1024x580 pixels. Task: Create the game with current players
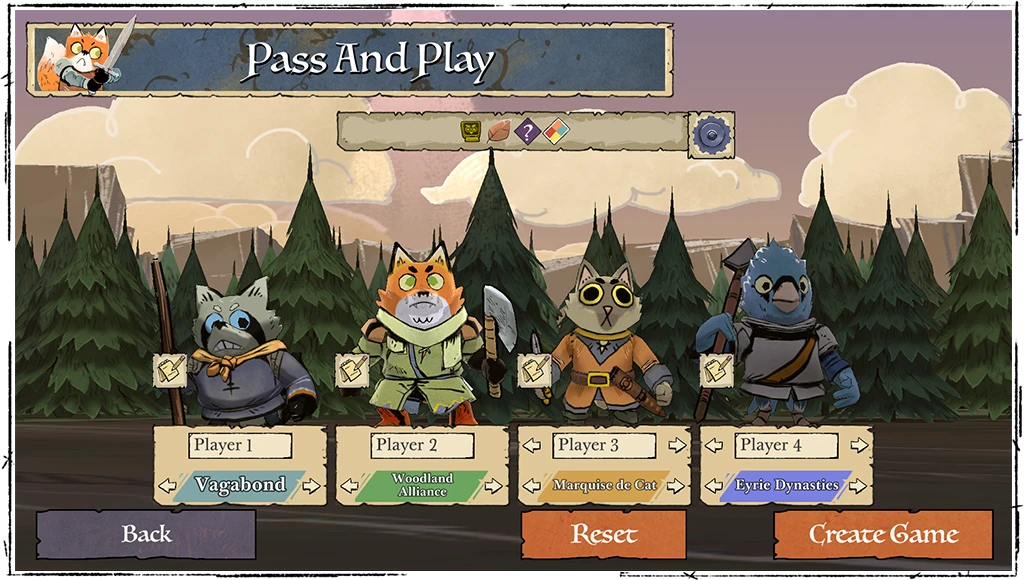[883, 534]
